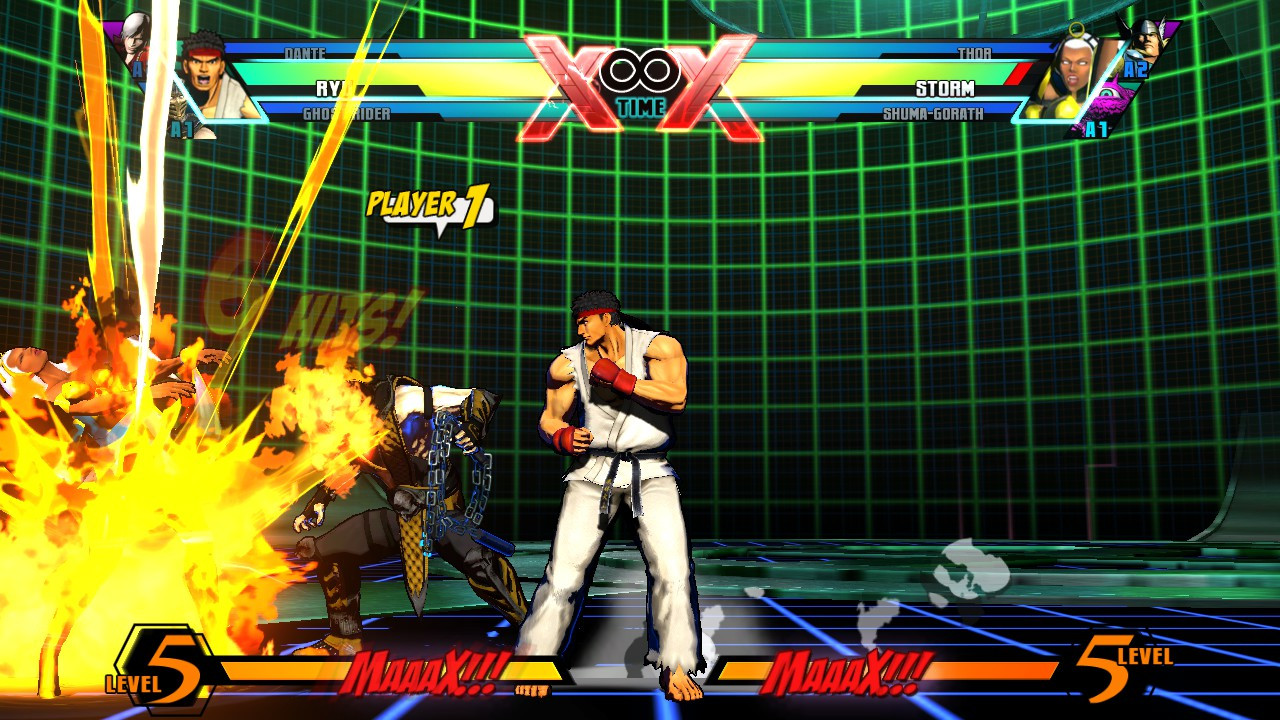Toggle the A1 assist indicator near Storm

(x=1096, y=128)
